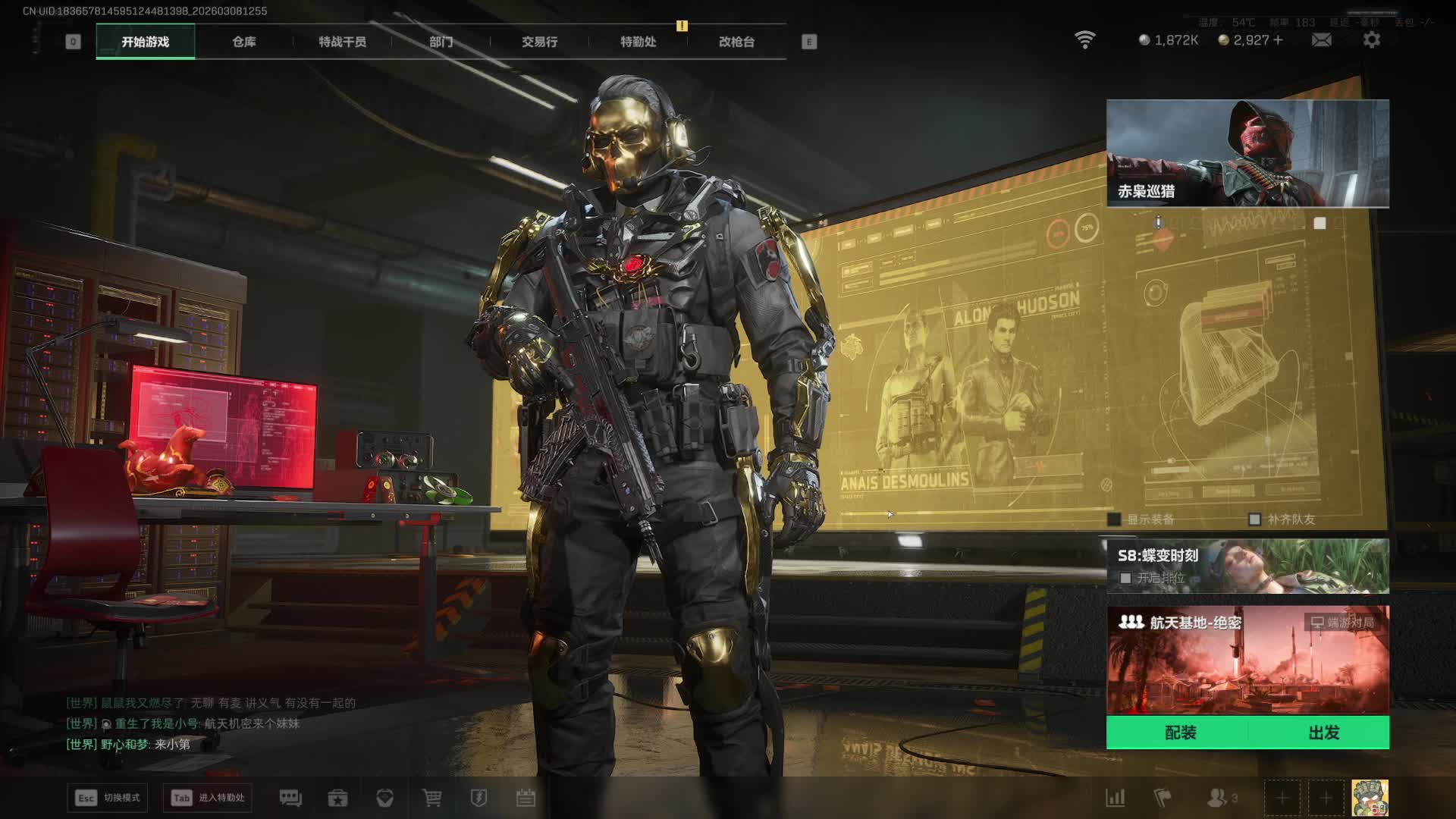The image size is (1456, 819).
Task: Switch to the 改枪台 gunsmith tab
Action: click(x=736, y=42)
